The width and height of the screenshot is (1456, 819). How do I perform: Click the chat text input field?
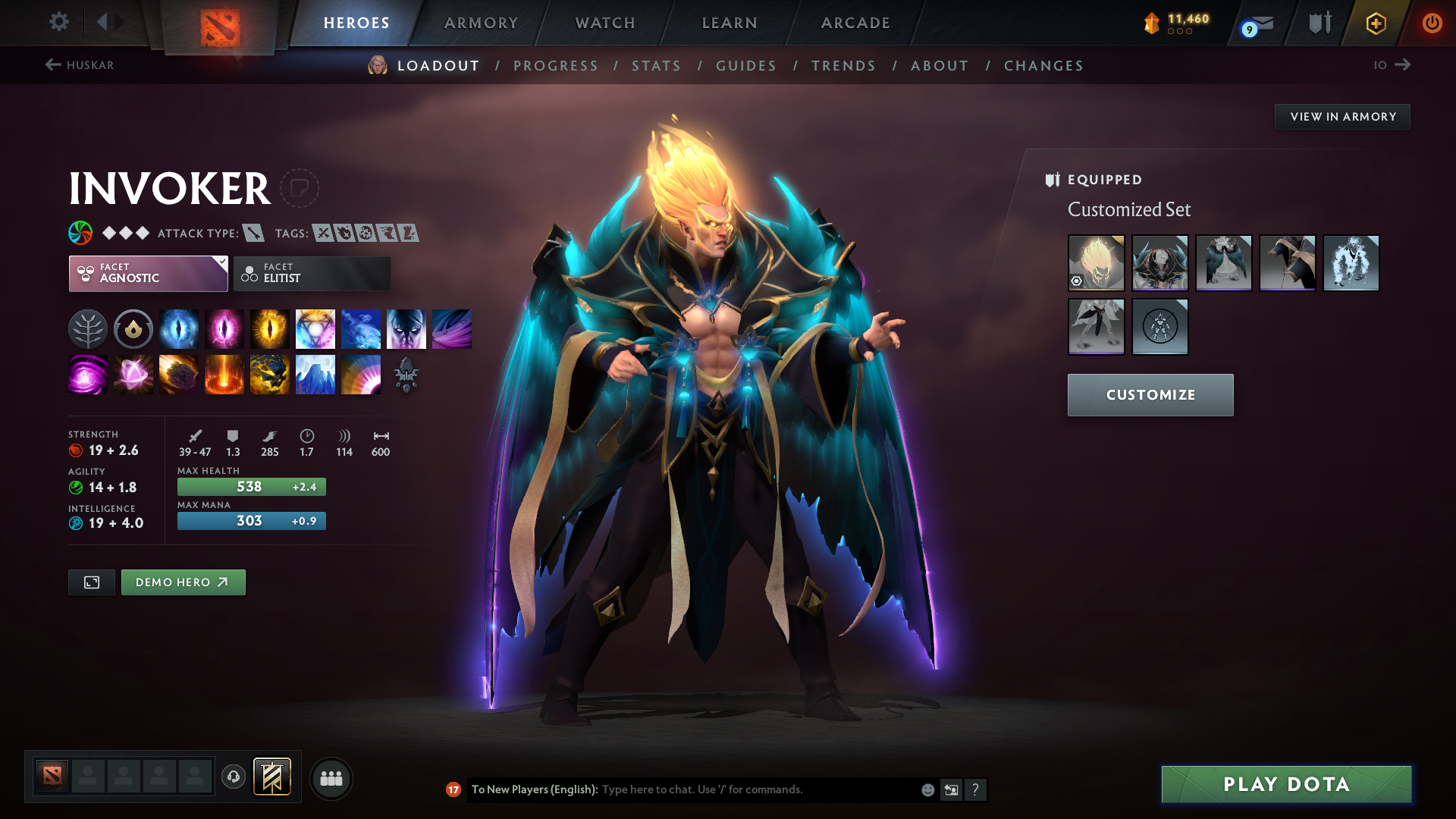751,789
